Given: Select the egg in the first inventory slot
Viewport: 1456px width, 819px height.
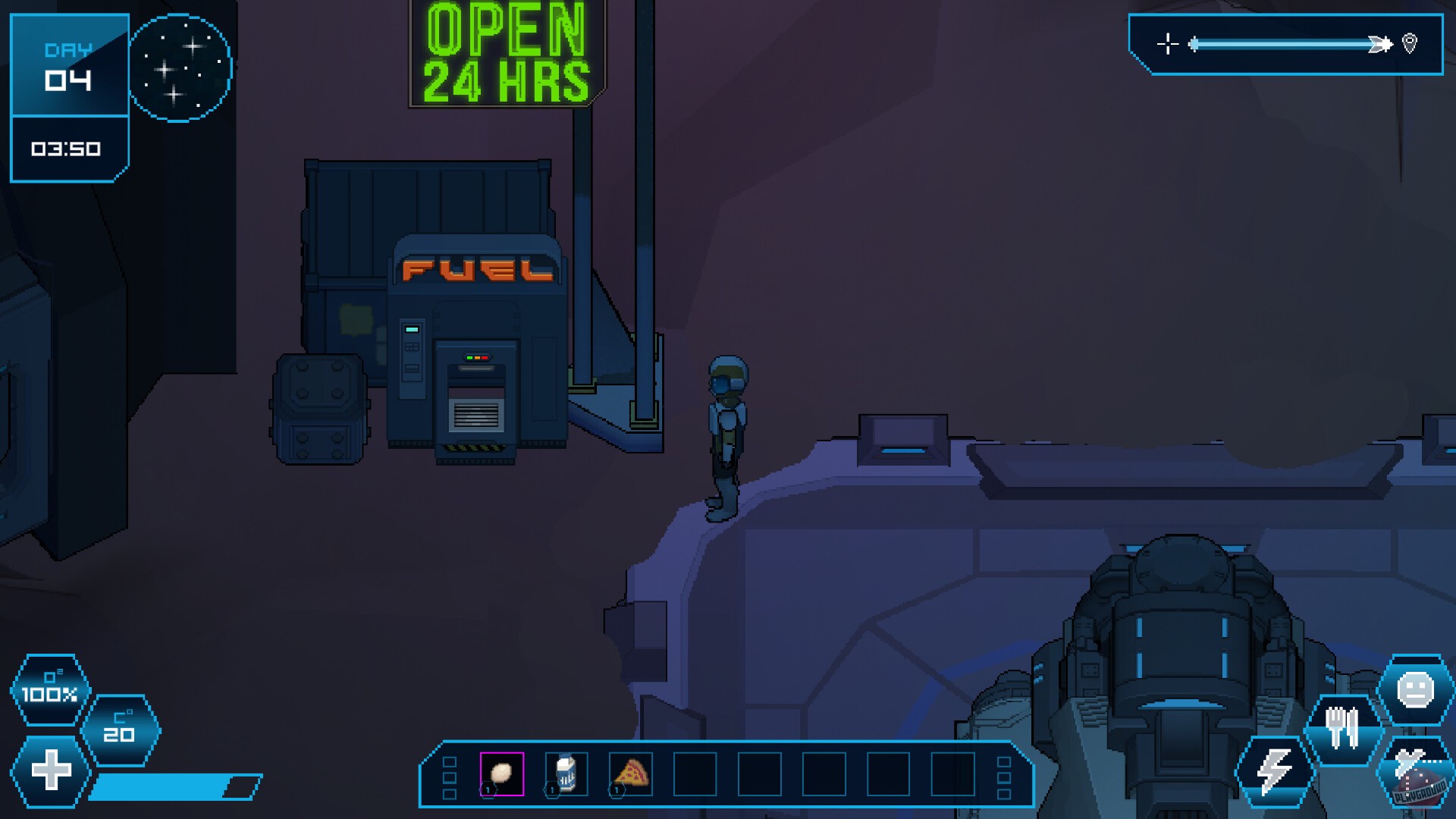Looking at the screenshot, I should click(x=501, y=775).
